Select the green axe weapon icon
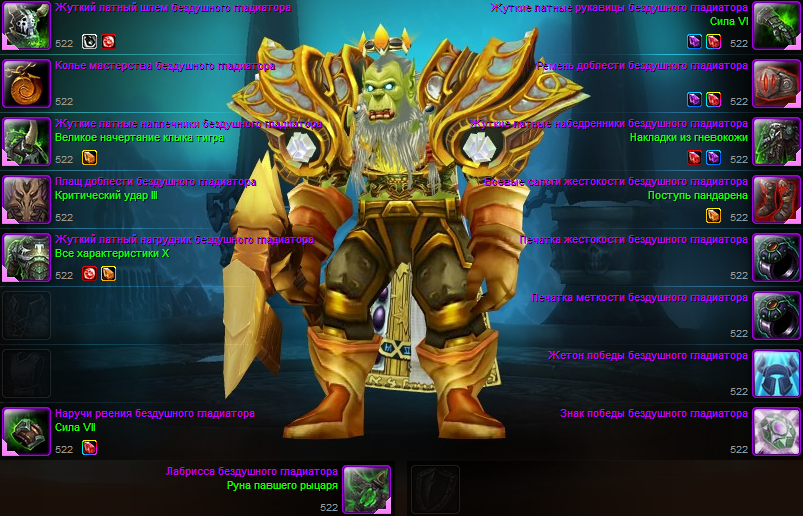This screenshot has height=516, width=803. click(366, 489)
